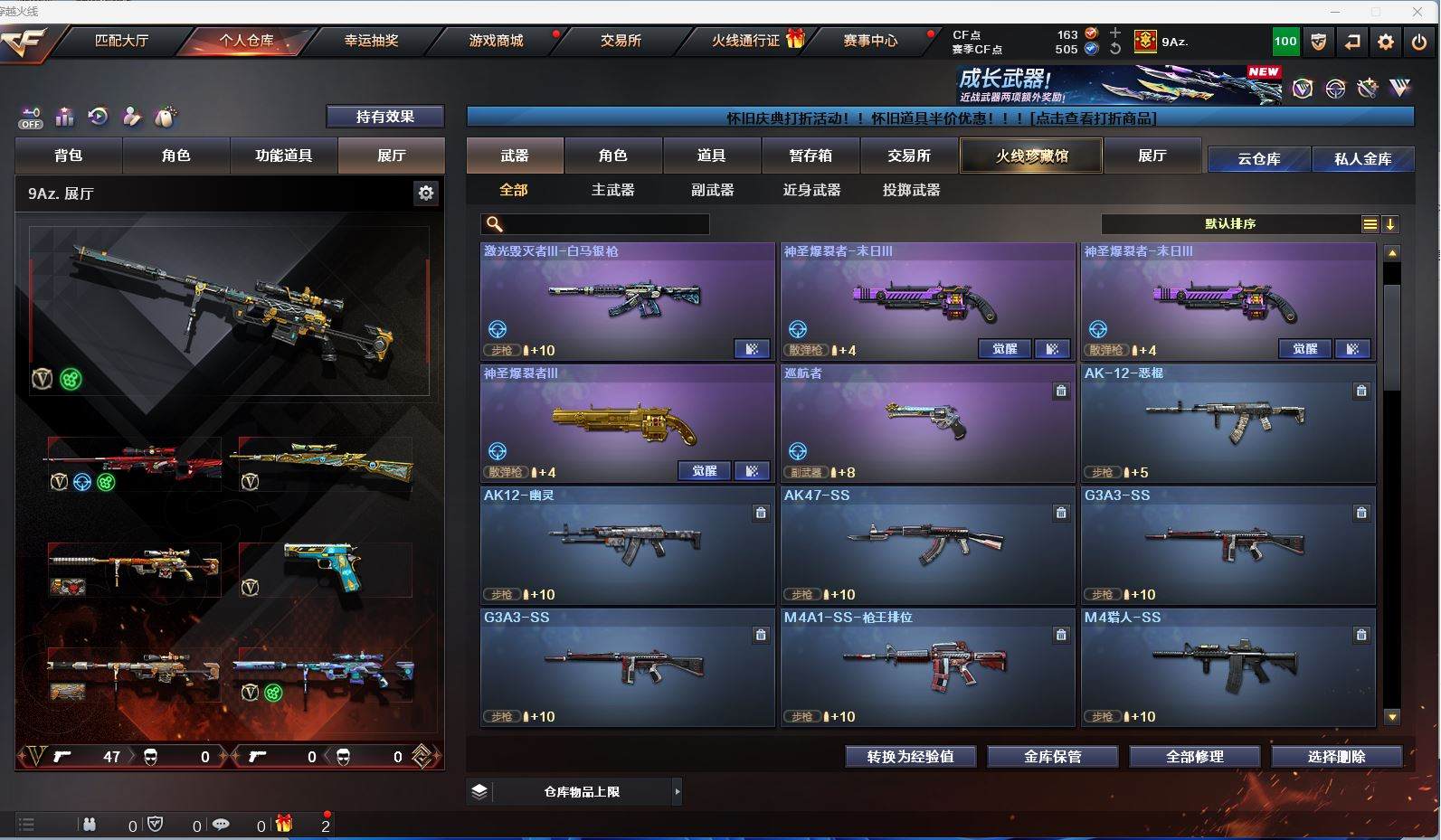This screenshot has width=1441, height=840.
Task: Filter by 近身武器 melee weapons
Action: [811, 190]
